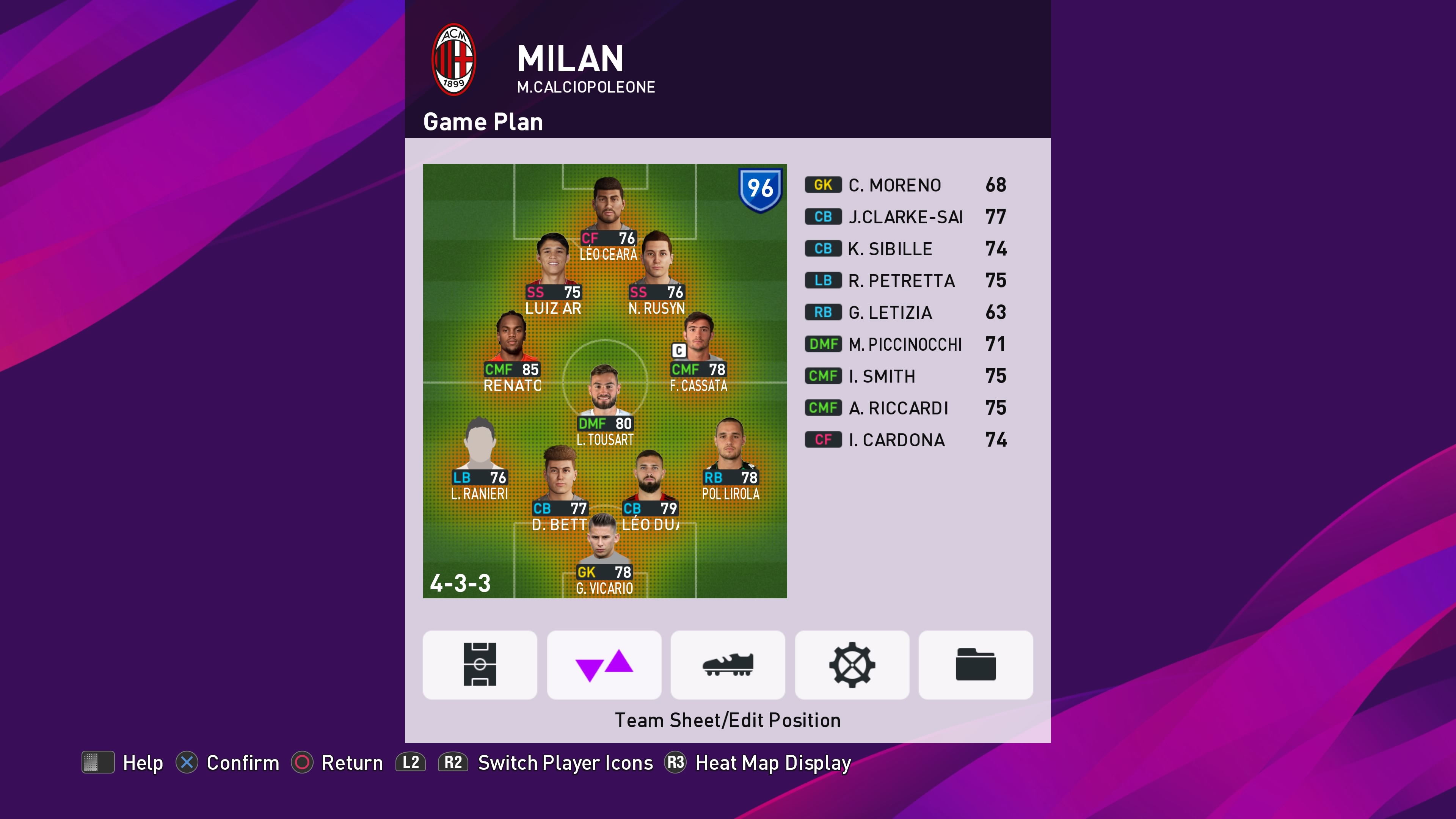The image size is (1456, 819).
Task: Open the tactics wheel settings button
Action: [x=852, y=665]
